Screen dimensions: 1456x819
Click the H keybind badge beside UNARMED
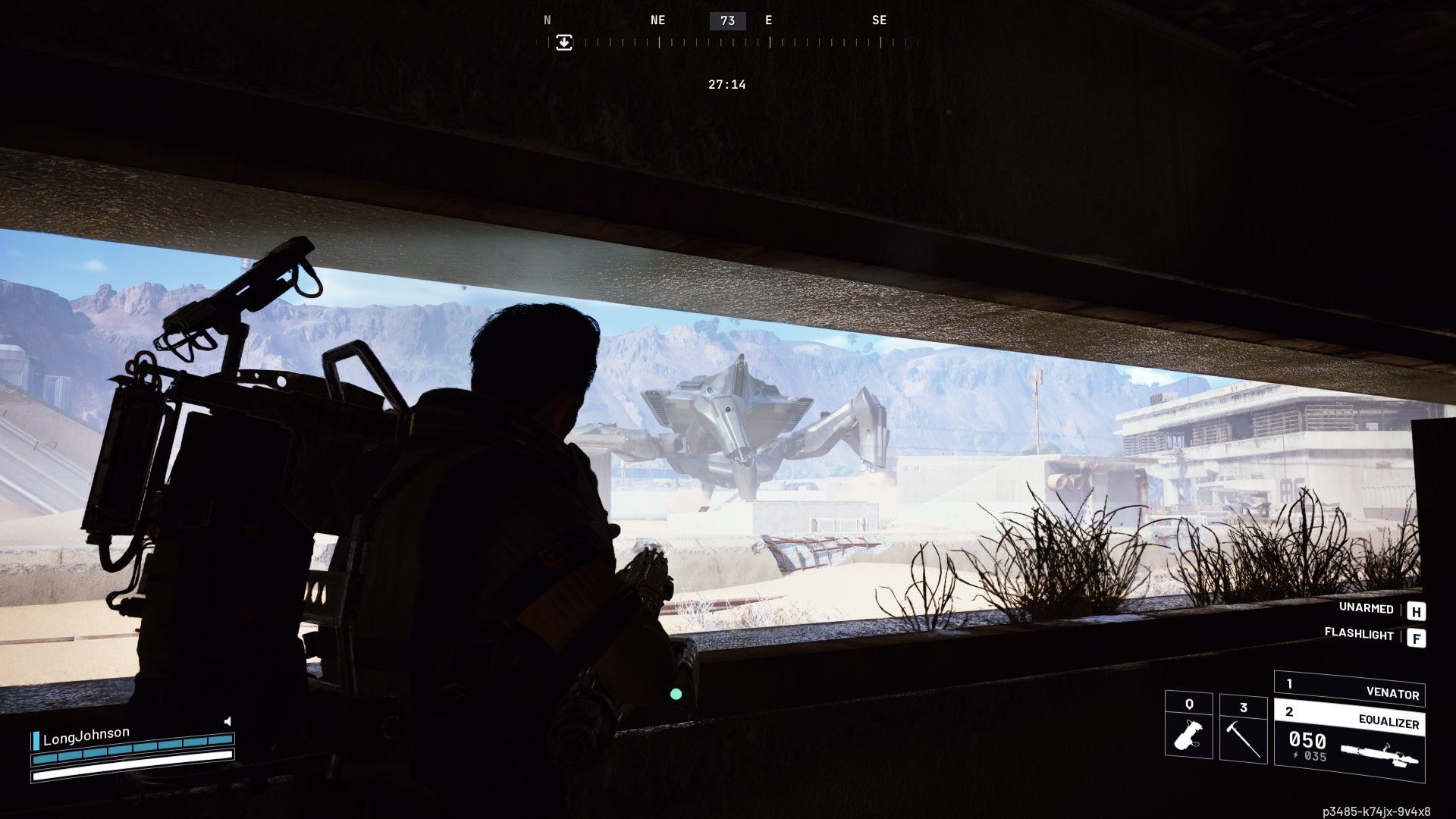(1417, 609)
